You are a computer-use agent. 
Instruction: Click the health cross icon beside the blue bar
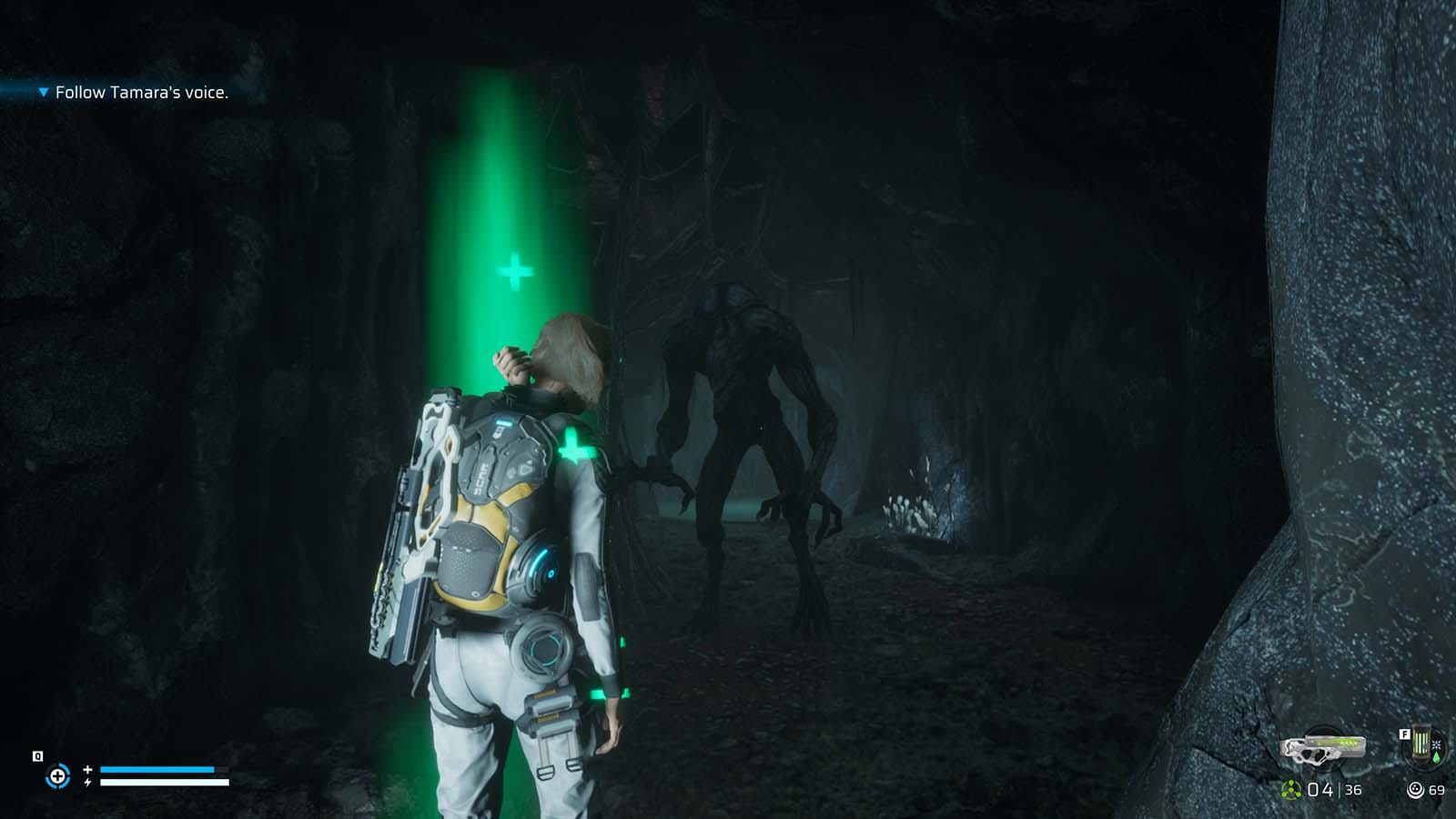tap(87, 770)
